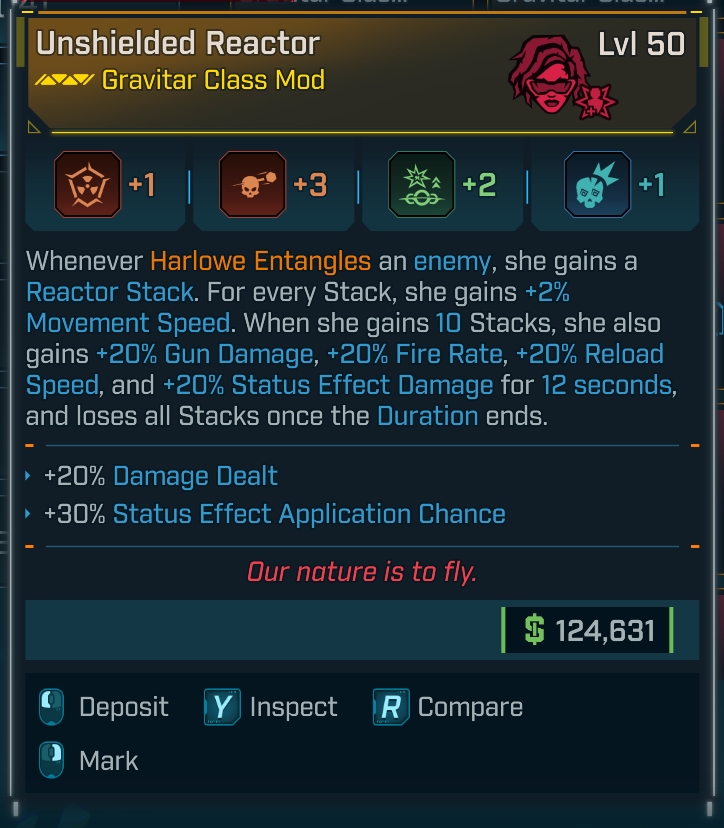The width and height of the screenshot is (724, 828).
Task: Select the Unshielded Reactor item title
Action: (x=178, y=43)
